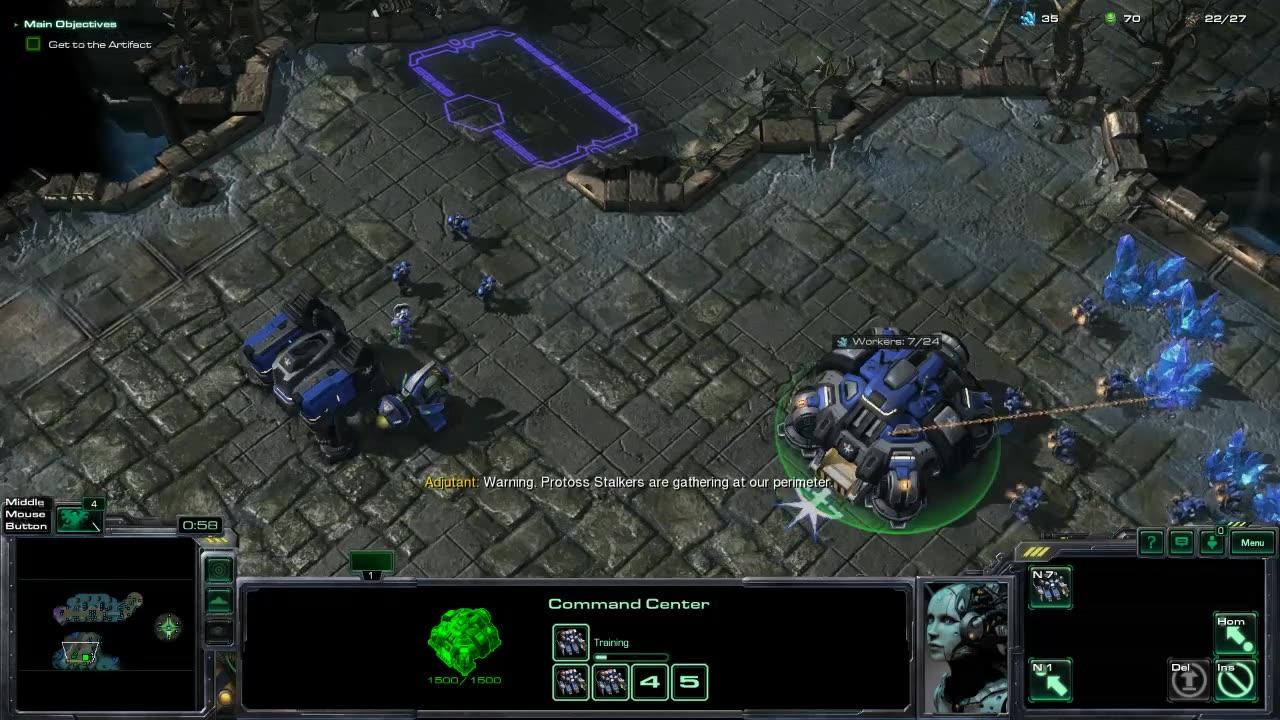The width and height of the screenshot is (1280, 720).
Task: Click the minerals icon in the resource bar
Action: [1028, 17]
